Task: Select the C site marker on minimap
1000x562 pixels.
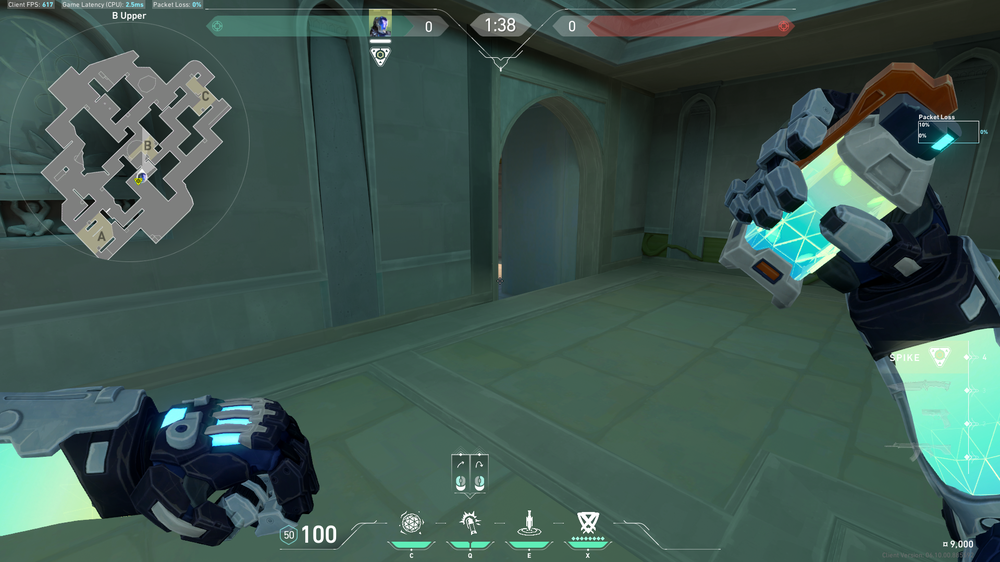Action: click(206, 96)
